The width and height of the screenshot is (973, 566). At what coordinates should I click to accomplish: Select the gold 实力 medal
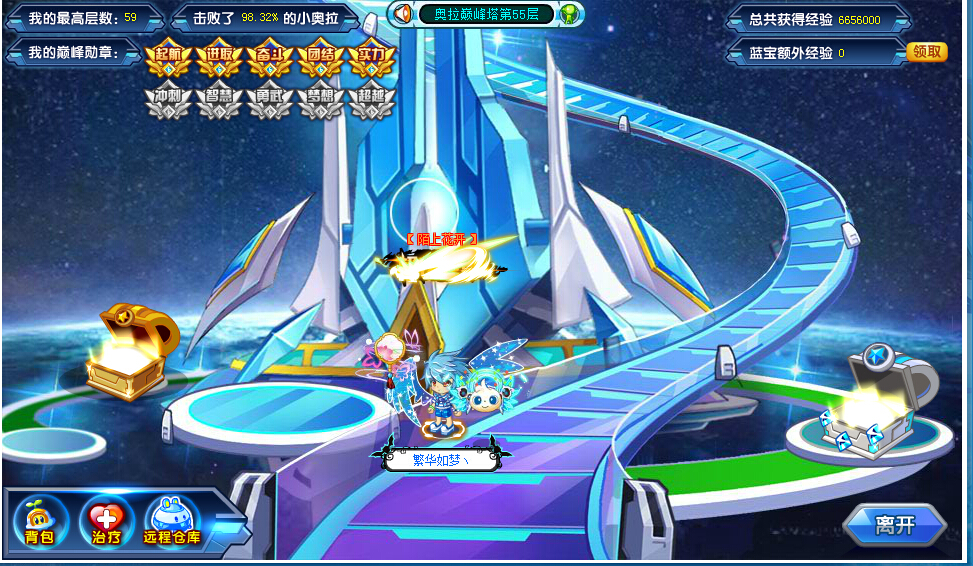(371, 59)
